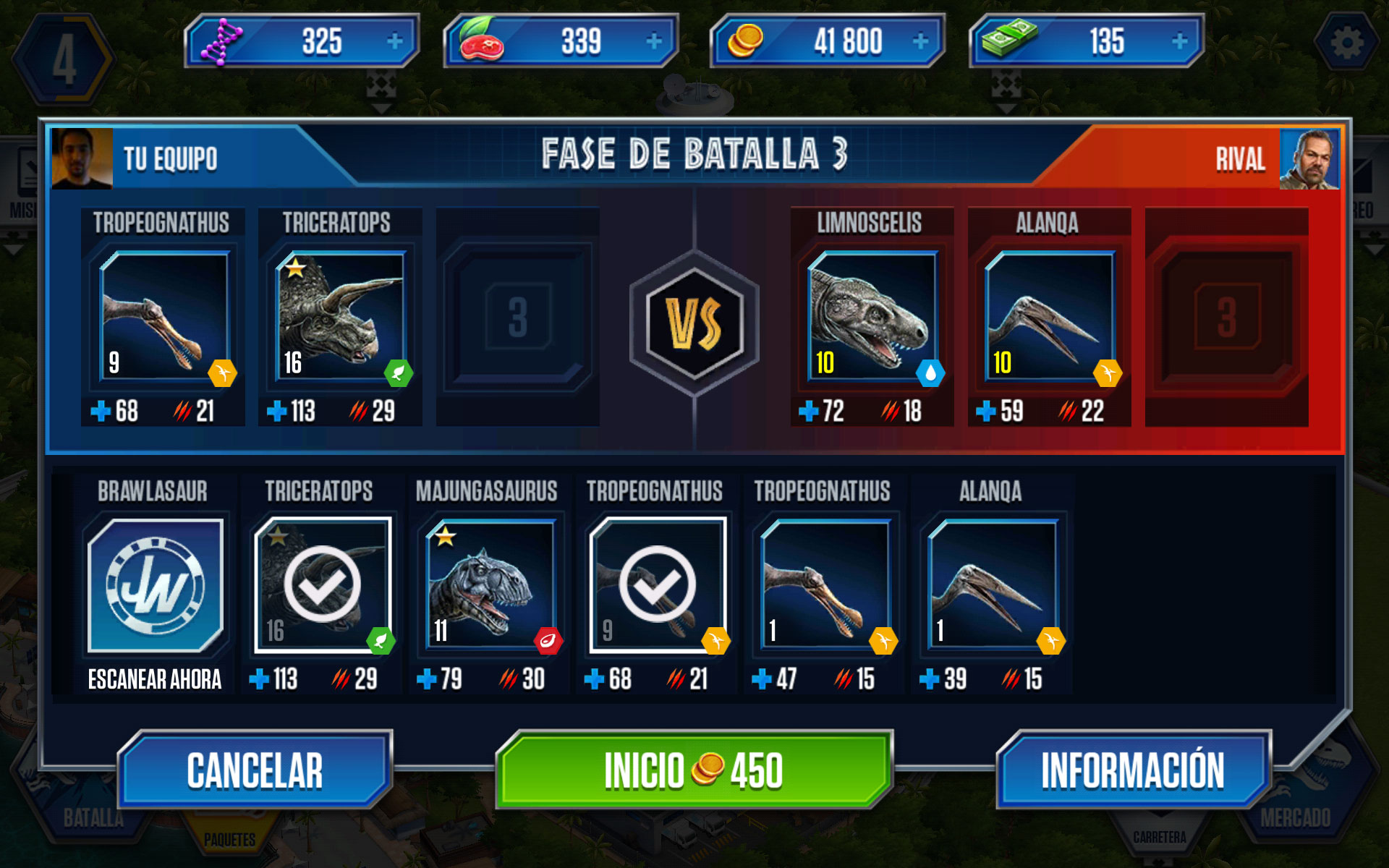Click your team player portrait
This screenshot has width=1389, height=868.
coord(82,158)
